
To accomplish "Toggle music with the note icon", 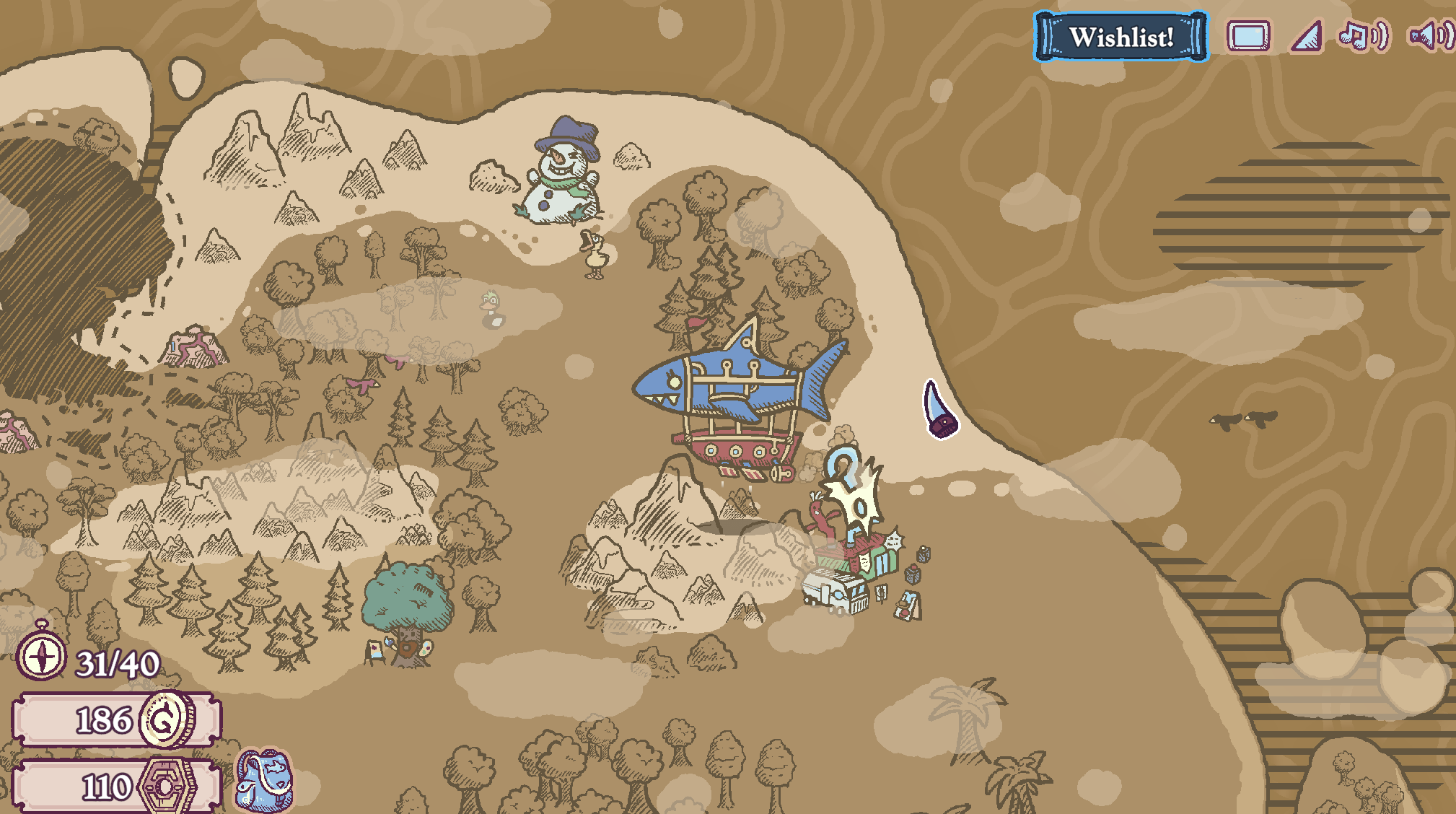I will click(x=1362, y=35).
